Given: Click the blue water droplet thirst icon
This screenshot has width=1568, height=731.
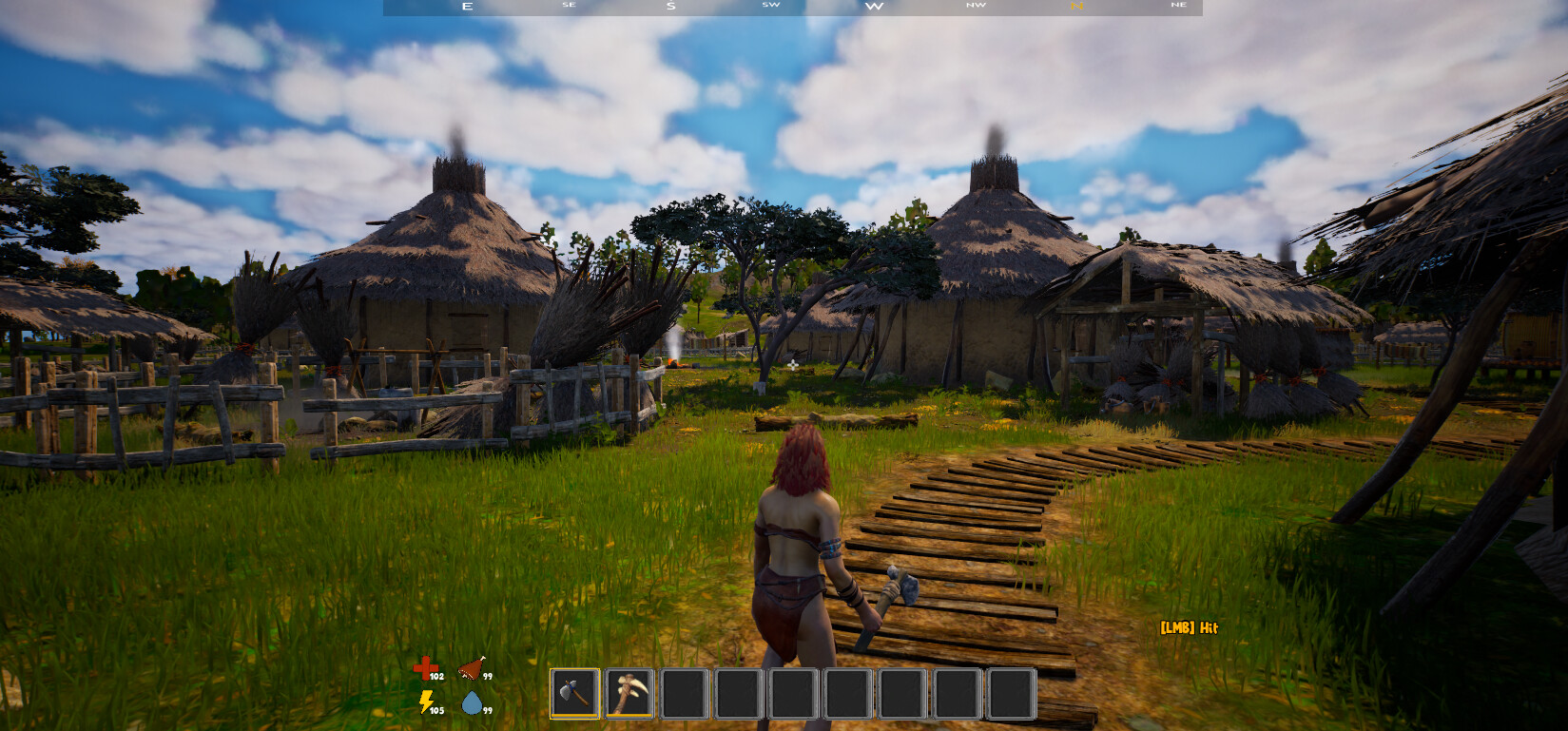Looking at the screenshot, I should click(473, 703).
